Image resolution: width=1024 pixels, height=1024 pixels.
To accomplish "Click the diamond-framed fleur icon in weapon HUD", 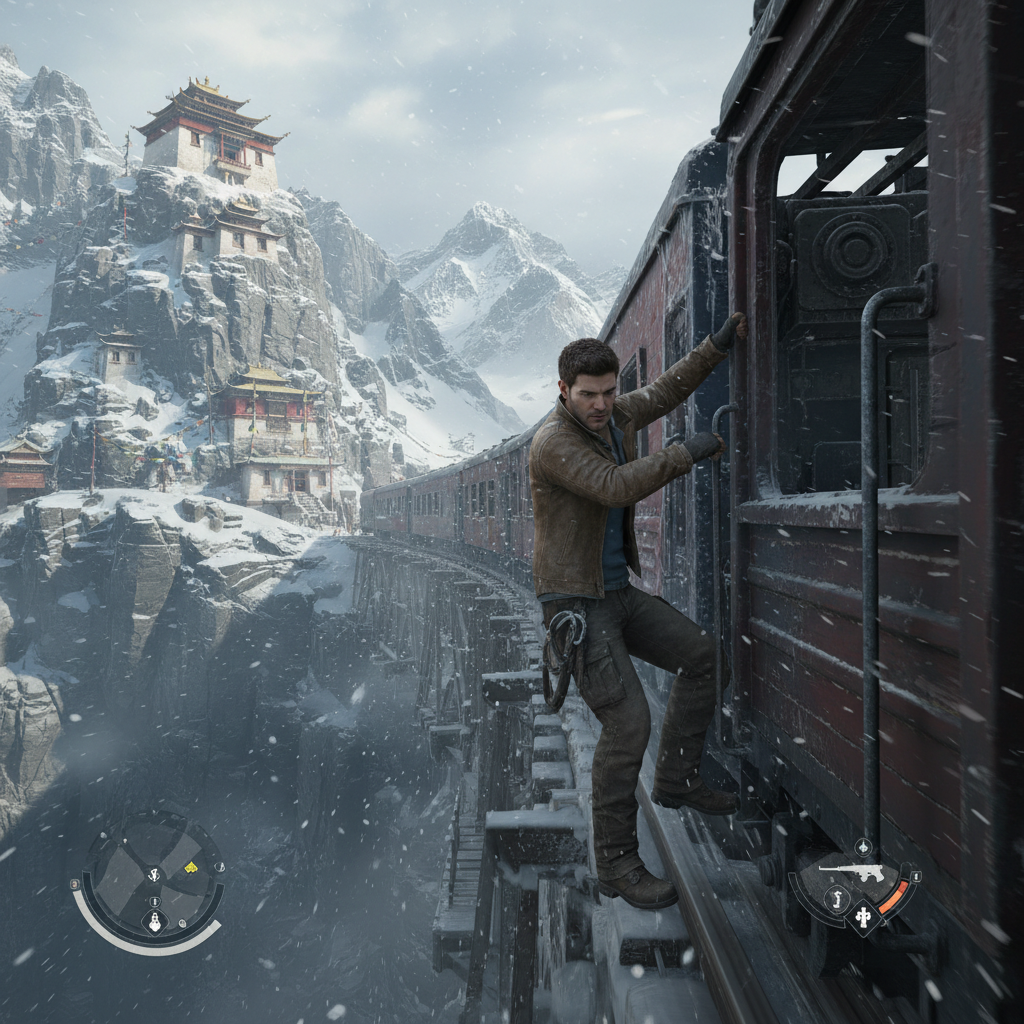I will click(863, 915).
